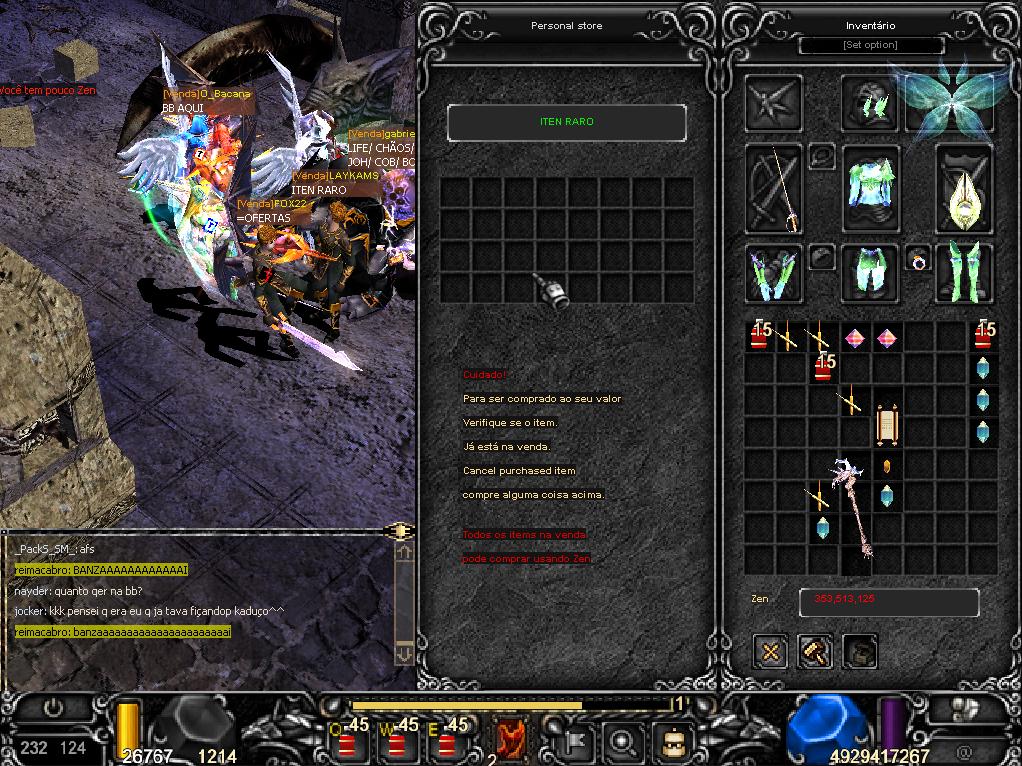The height and width of the screenshot is (766, 1022).
Task: Click the equipped rapier weapon slot
Action: tap(773, 190)
